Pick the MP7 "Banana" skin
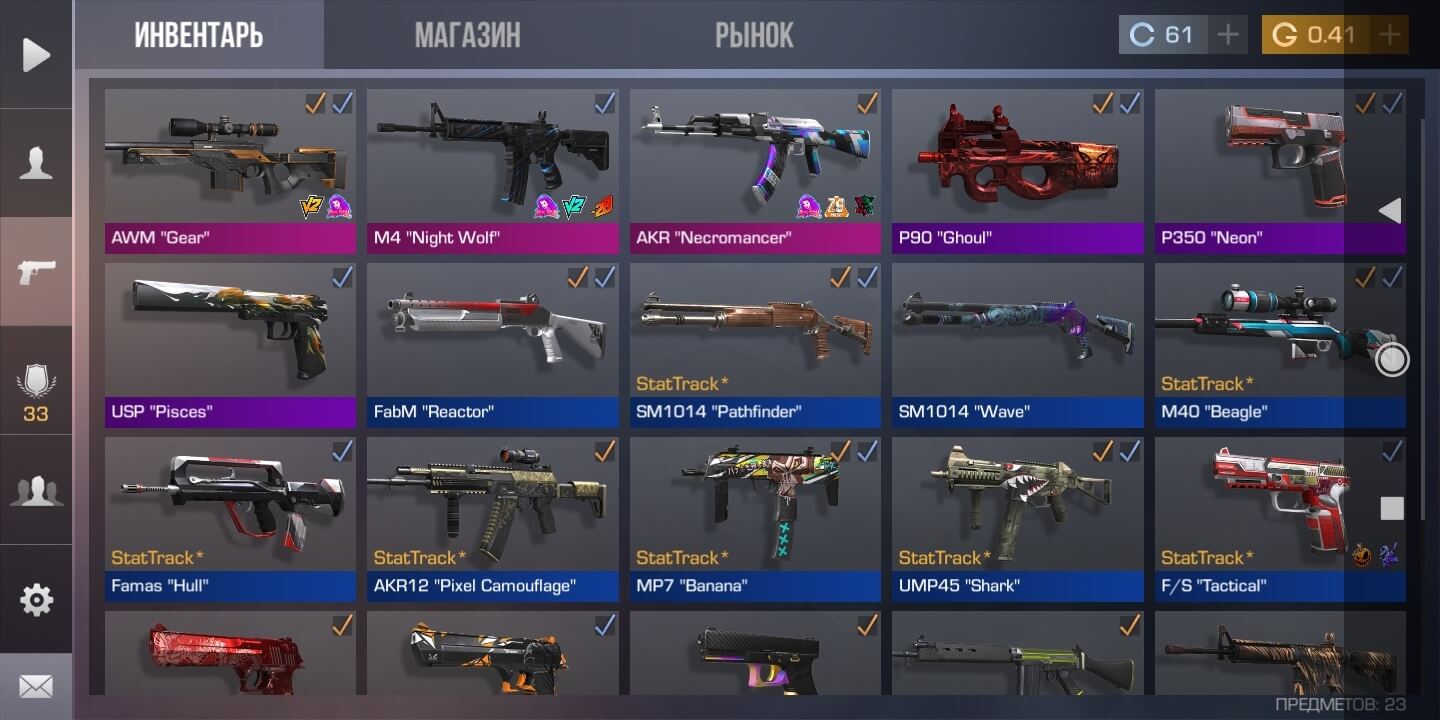Image resolution: width=1440 pixels, height=720 pixels. pyautogui.click(x=755, y=514)
